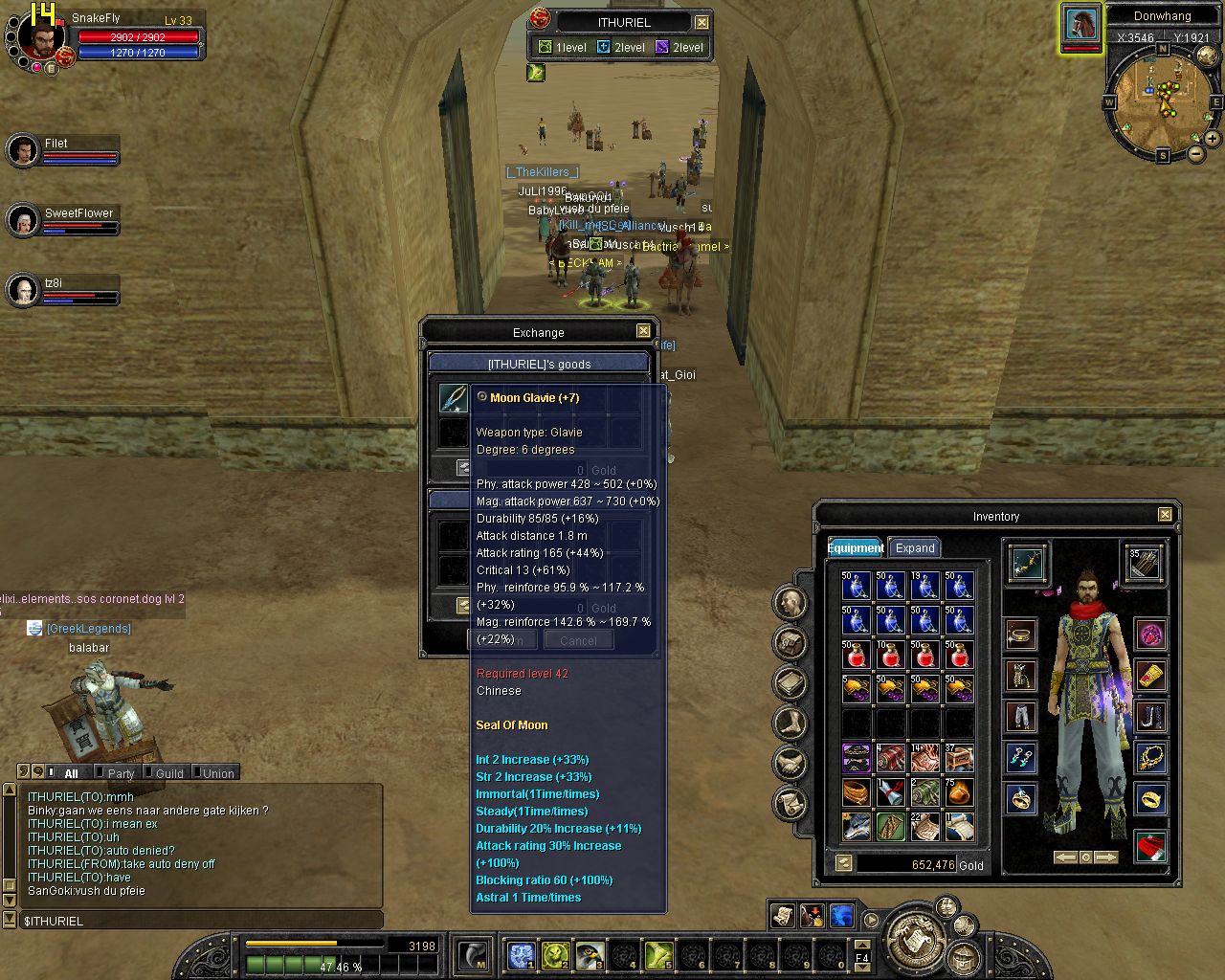This screenshot has height=980, width=1225.
Task: Select the Guild chat tab
Action: click(169, 773)
